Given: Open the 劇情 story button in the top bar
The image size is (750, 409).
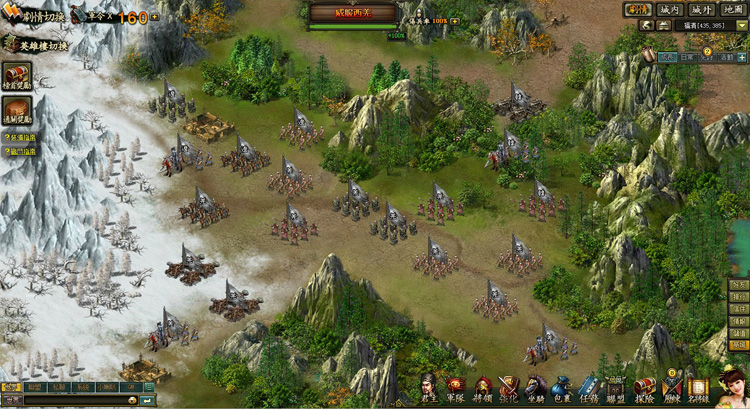Looking at the screenshot, I should point(639,9).
